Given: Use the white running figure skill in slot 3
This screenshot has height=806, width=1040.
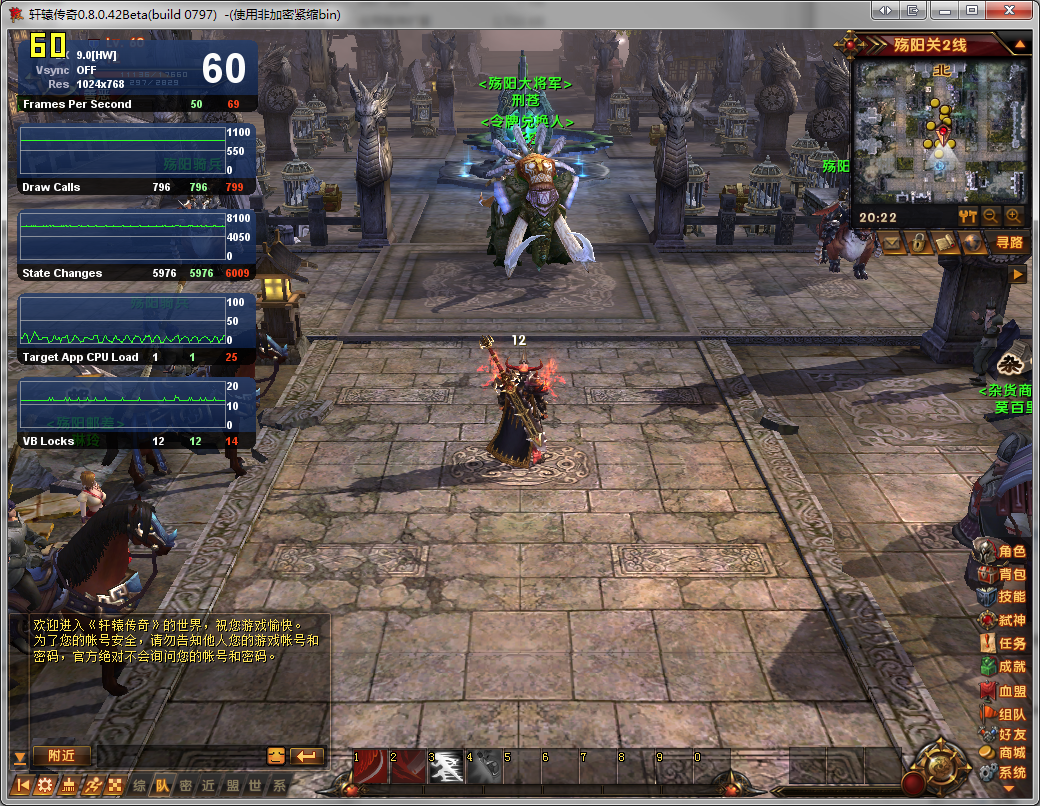Looking at the screenshot, I should [x=446, y=766].
